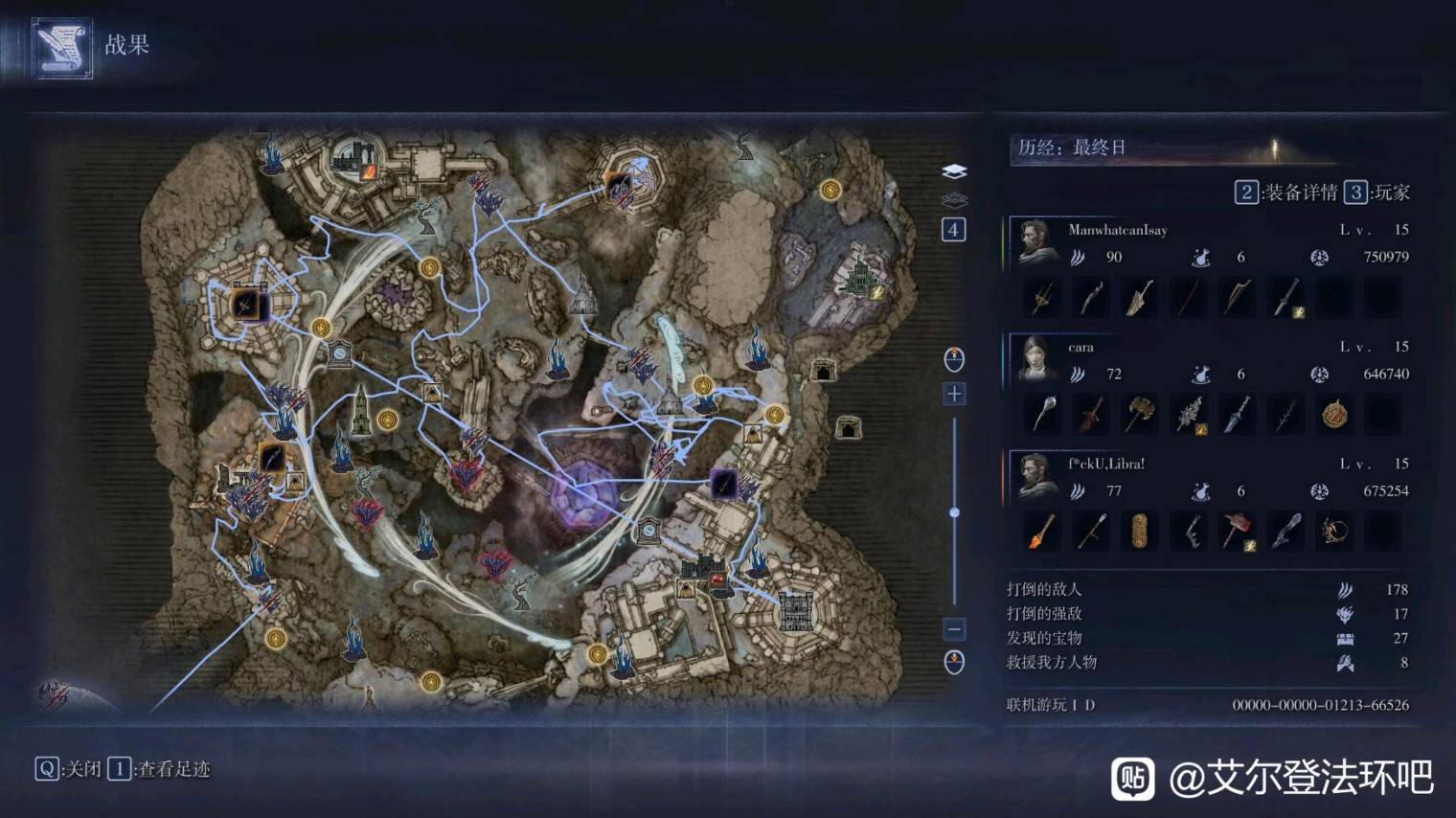Click the 战果 results scroll icon
Screen dimensions: 1456x818
62,48
